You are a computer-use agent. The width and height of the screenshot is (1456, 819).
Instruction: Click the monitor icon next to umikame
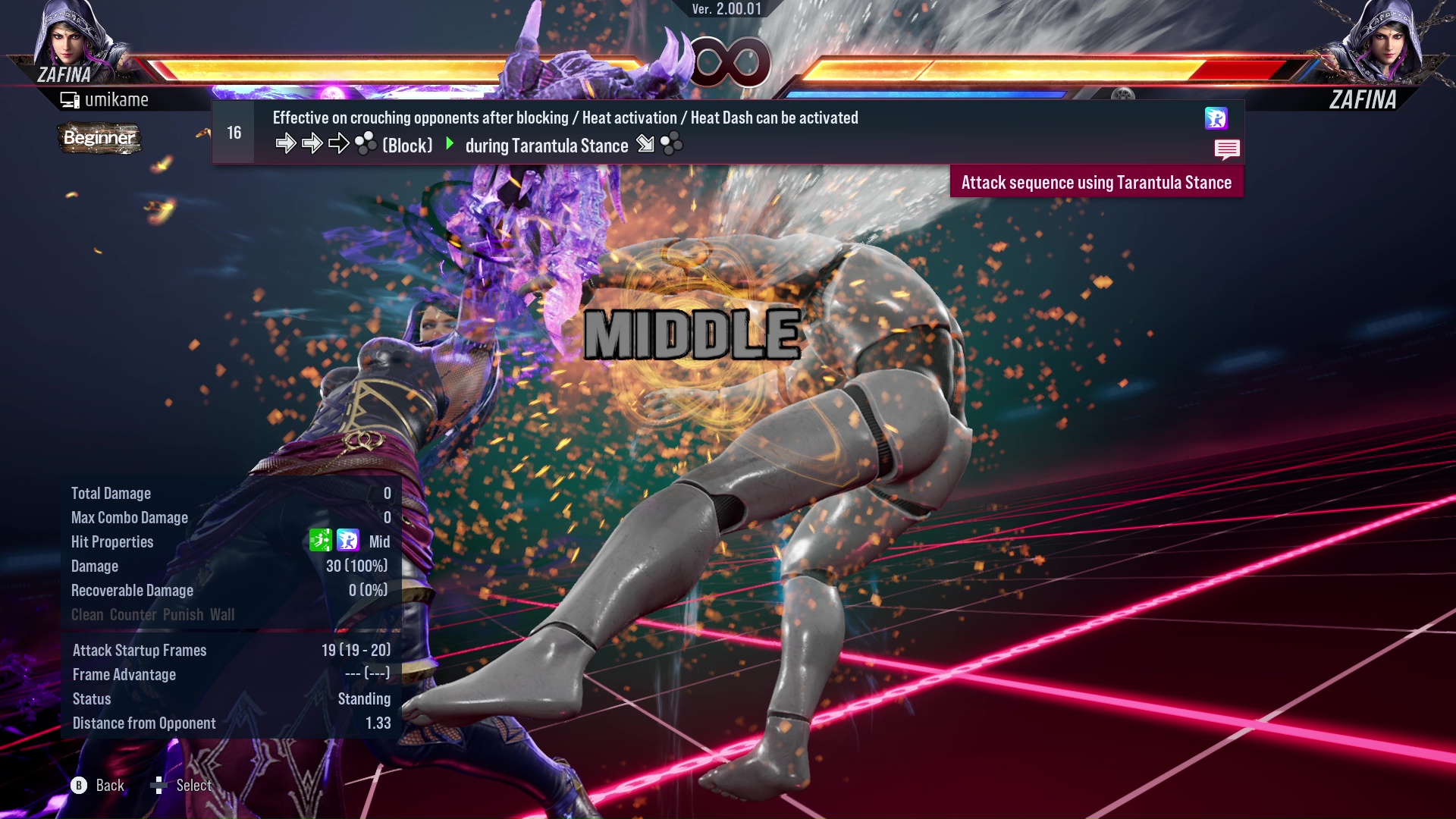71,99
